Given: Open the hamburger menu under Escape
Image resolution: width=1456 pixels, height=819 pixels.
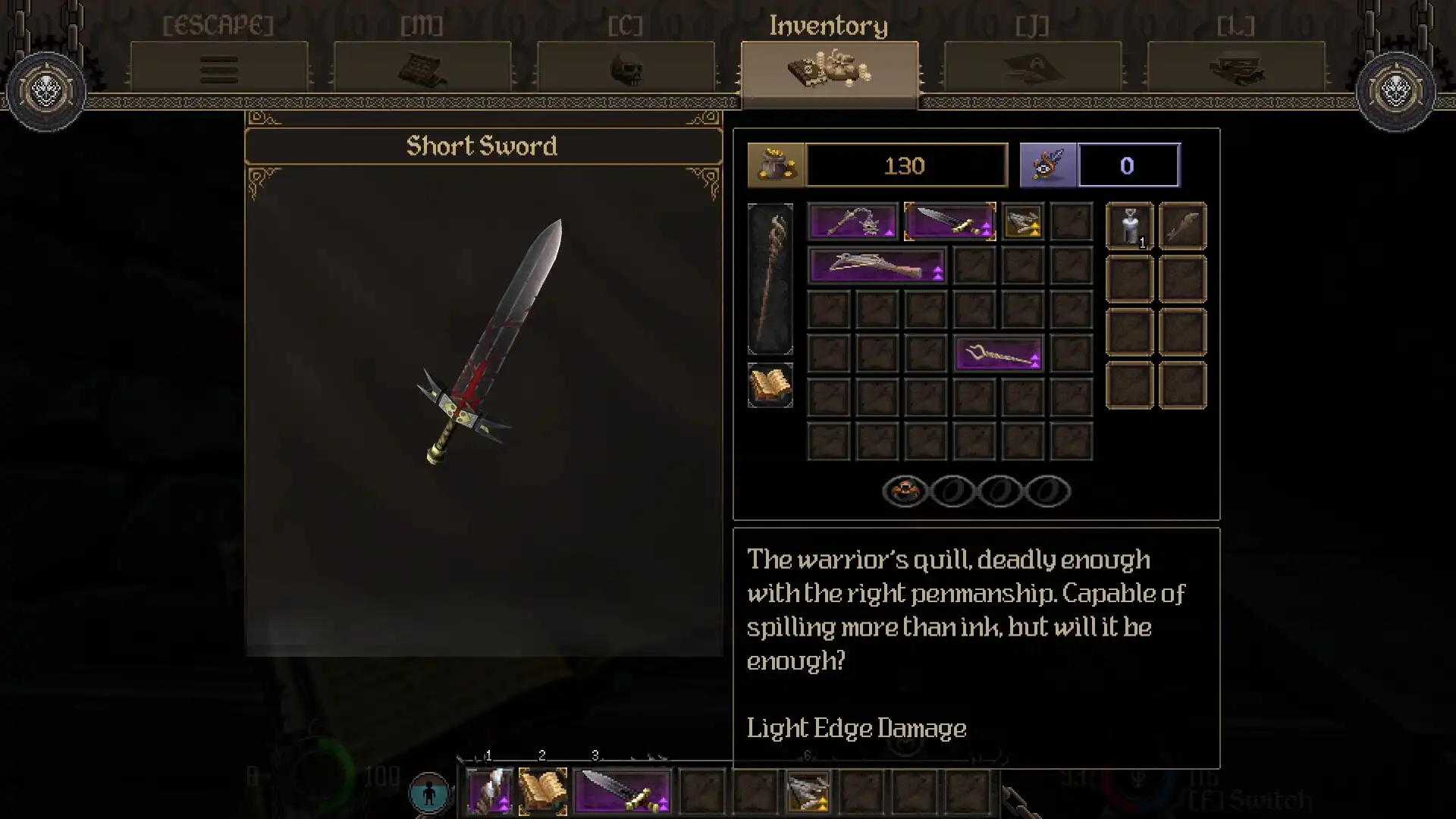Looking at the screenshot, I should point(219,68).
